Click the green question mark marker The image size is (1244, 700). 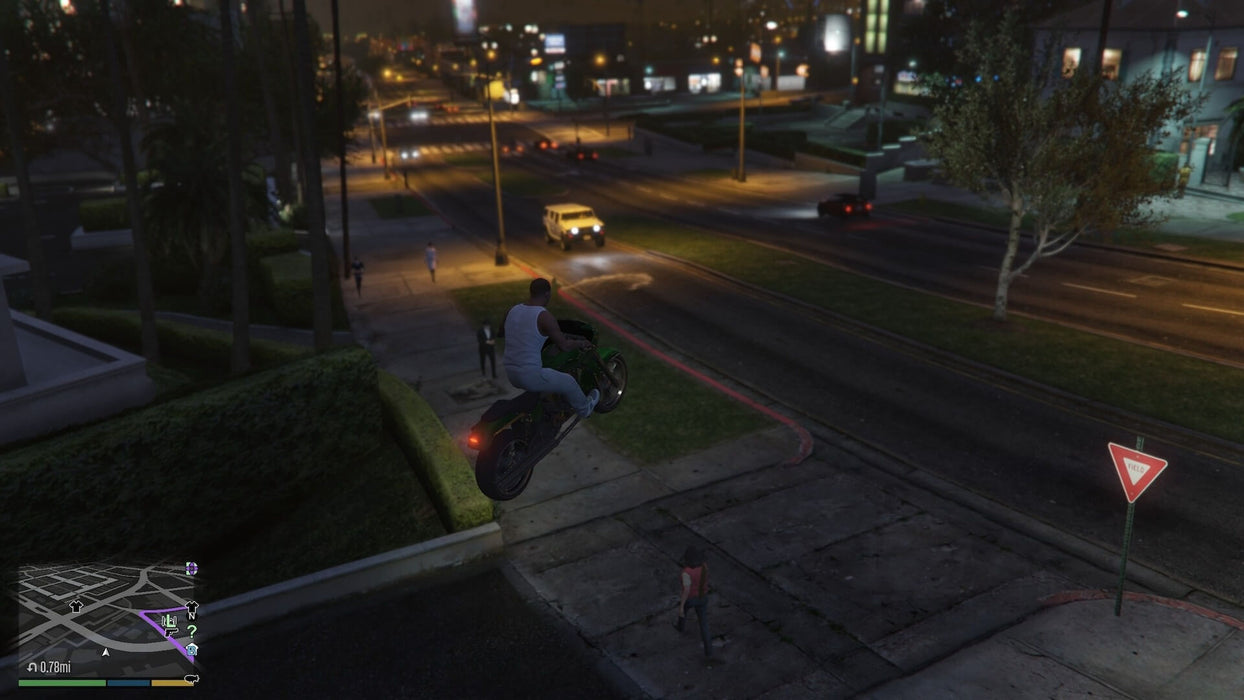click(x=191, y=631)
